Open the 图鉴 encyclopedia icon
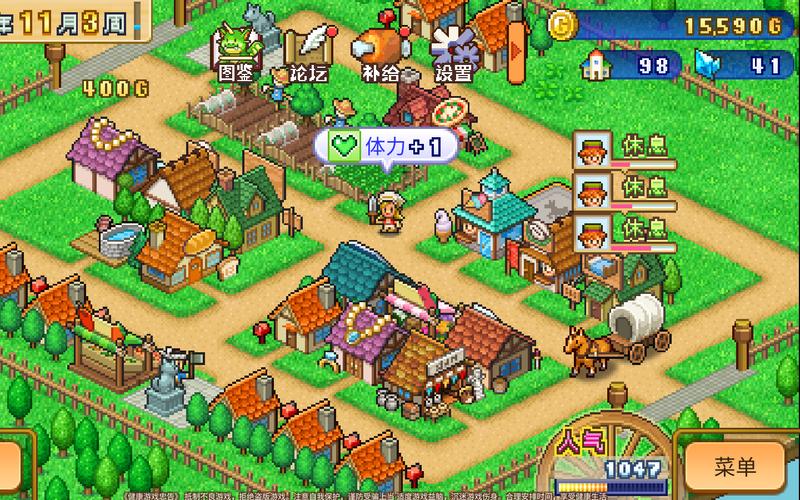800x500 pixels. (235, 52)
